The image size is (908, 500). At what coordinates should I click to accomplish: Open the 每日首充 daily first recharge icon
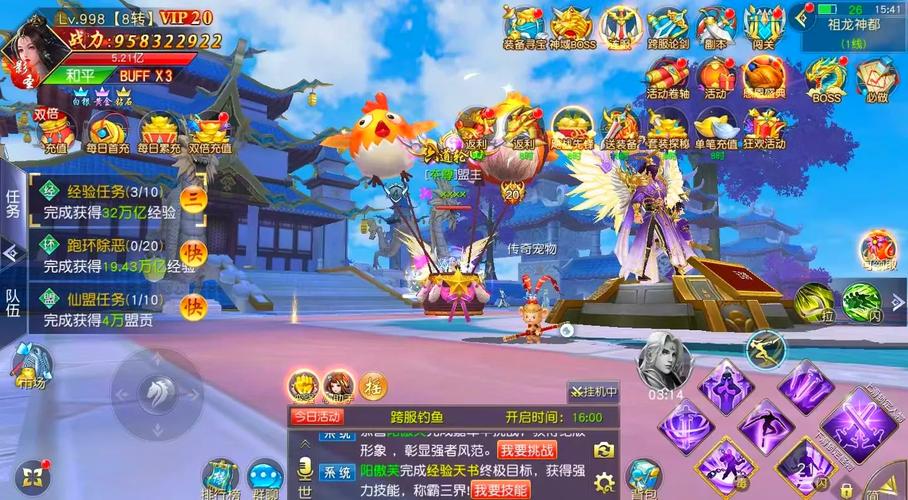click(x=107, y=133)
